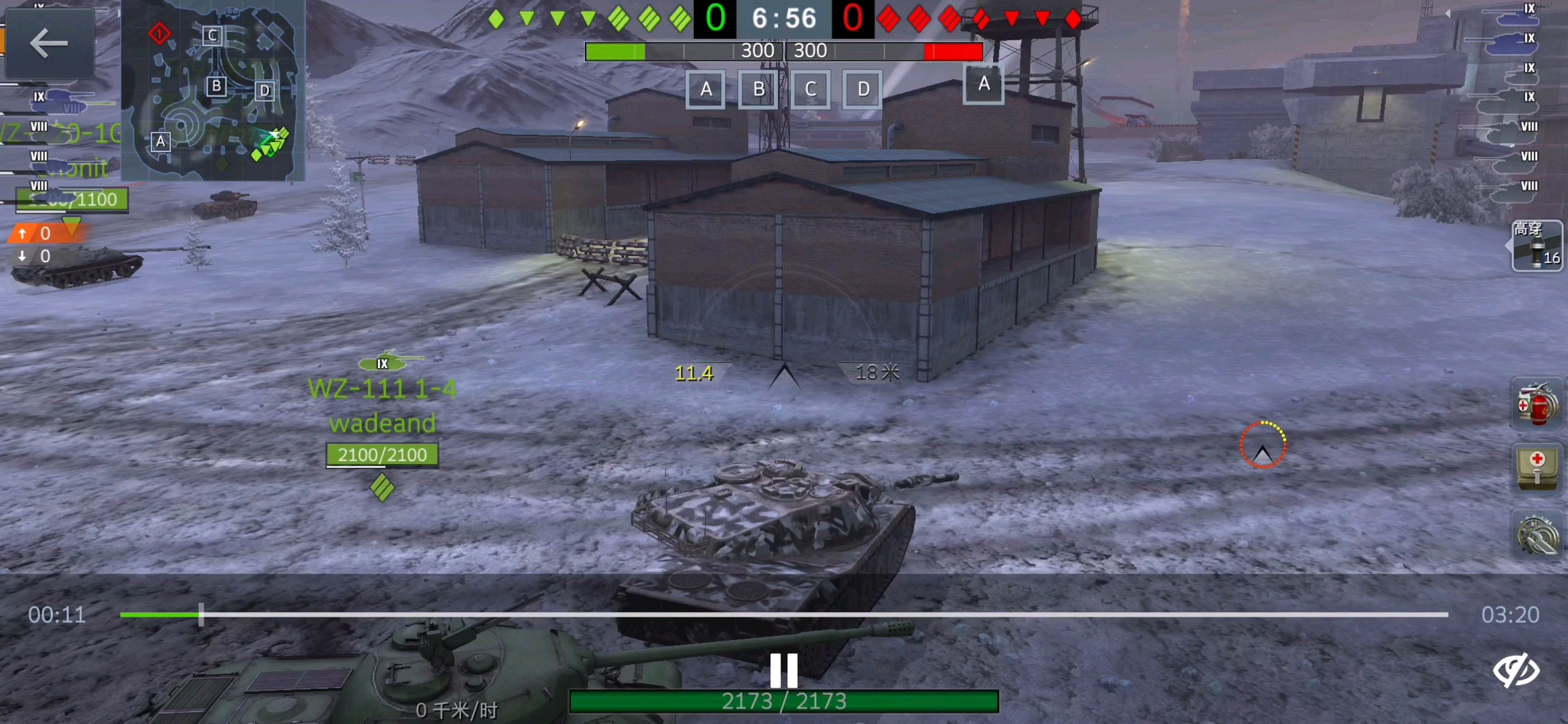Pause the replay playback
Screen dimensions: 1568x724
tap(783, 669)
